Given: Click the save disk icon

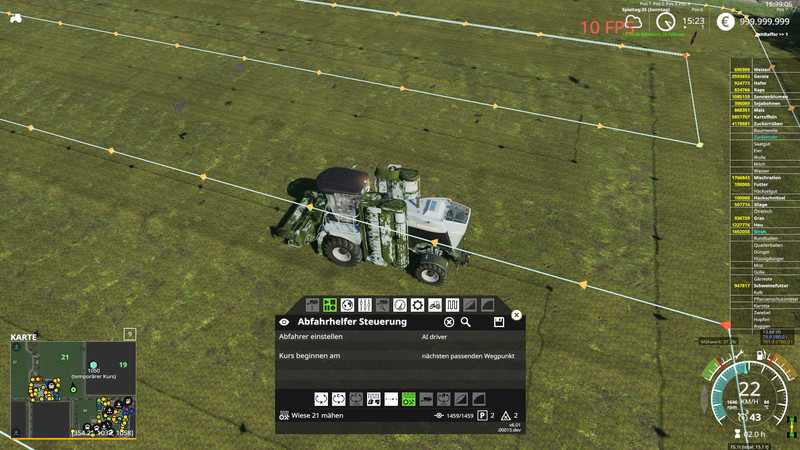Looking at the screenshot, I should (x=498, y=322).
